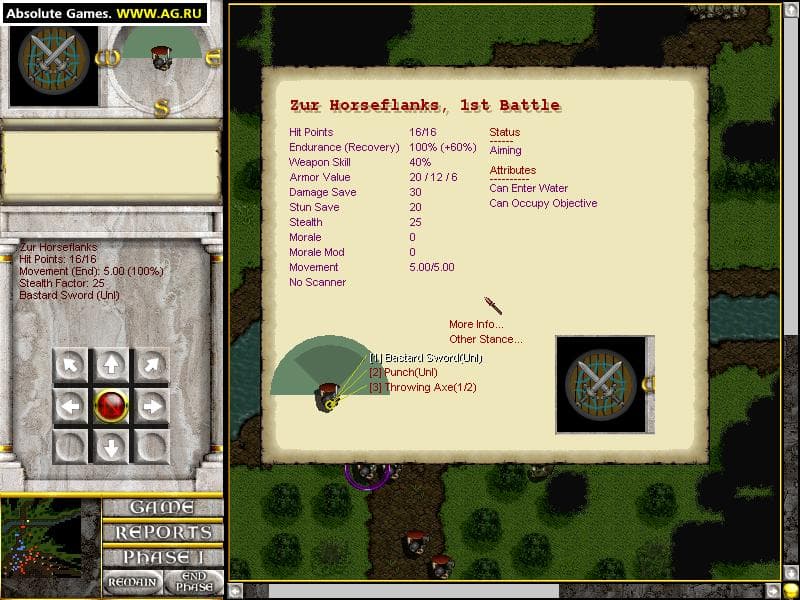This screenshot has height=600, width=800.
Task: Click the Remain button
Action: click(131, 581)
